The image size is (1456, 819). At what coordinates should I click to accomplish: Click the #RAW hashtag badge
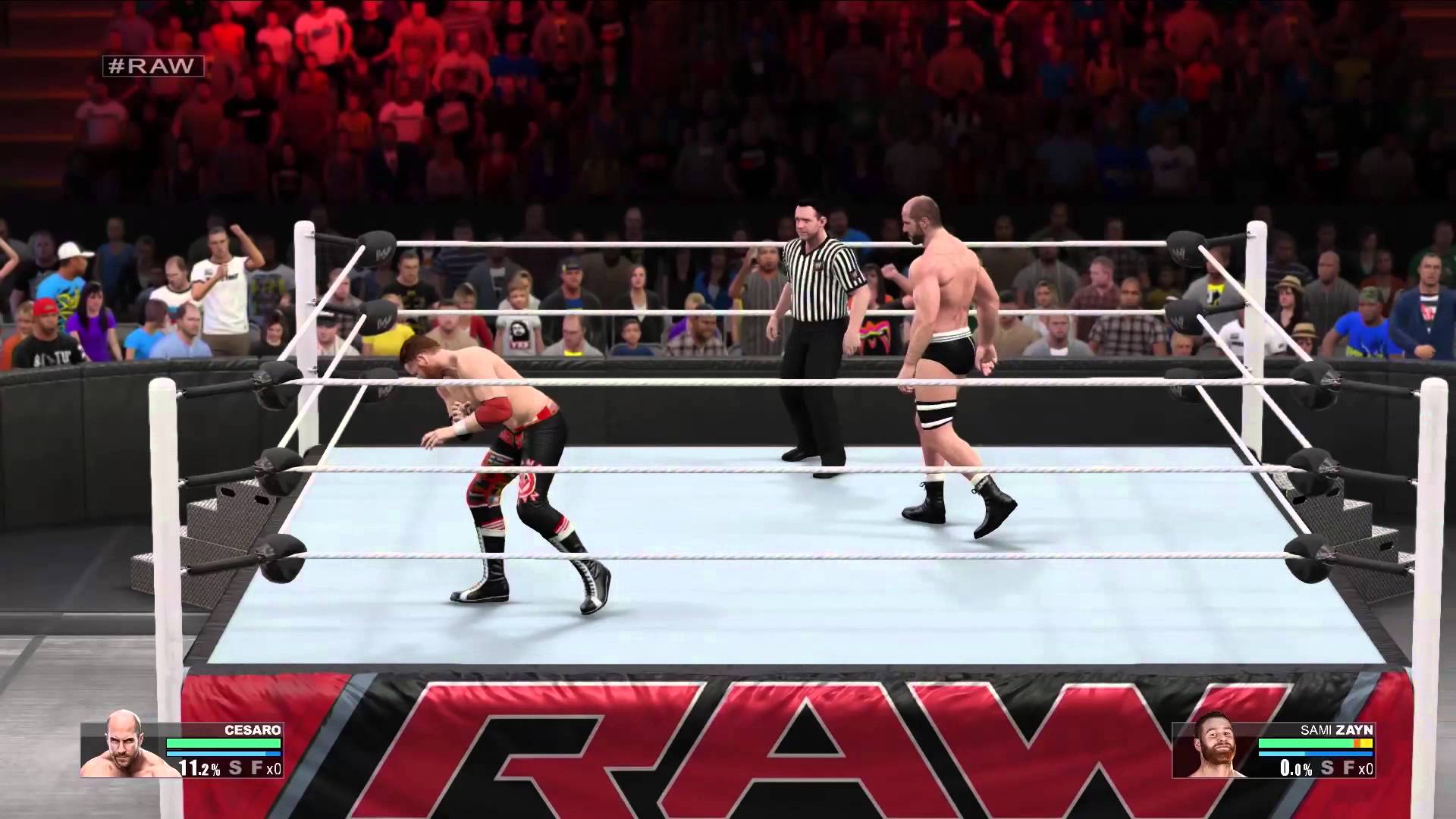(x=153, y=66)
